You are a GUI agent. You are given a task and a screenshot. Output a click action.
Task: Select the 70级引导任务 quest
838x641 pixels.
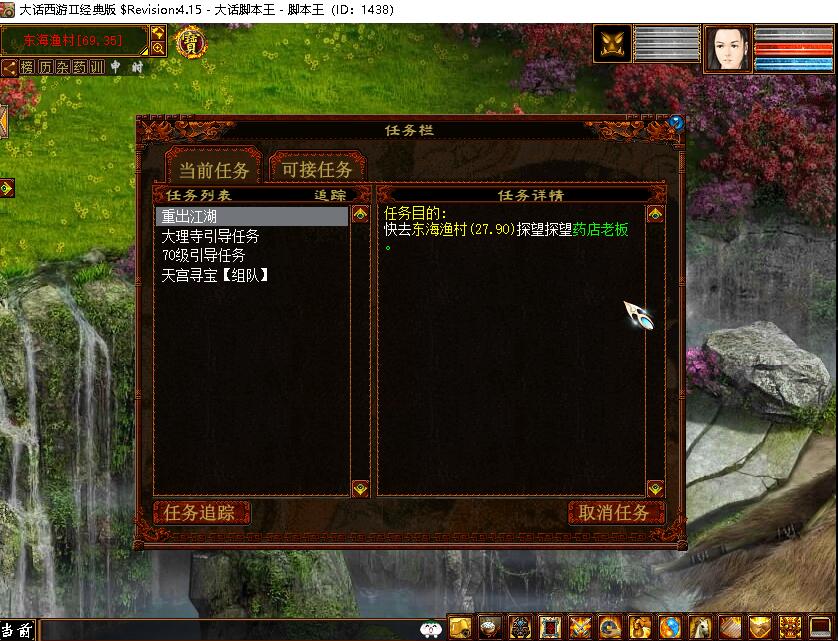(204, 255)
